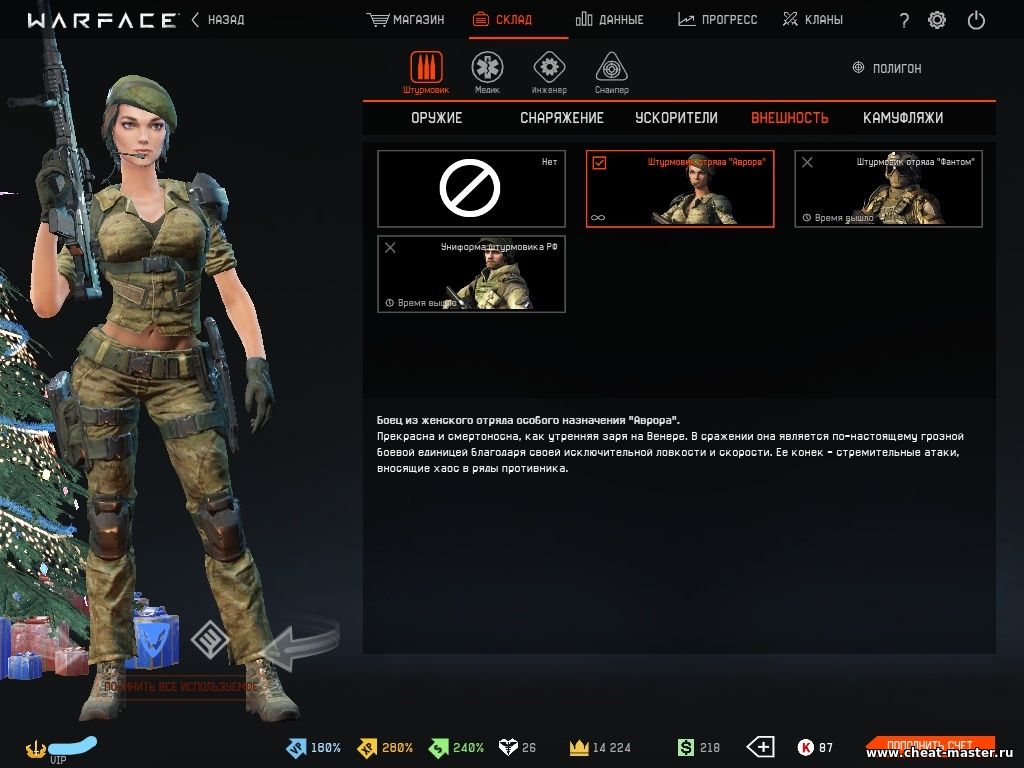
Task: Go back with the Назад button
Action: [x=218, y=20]
